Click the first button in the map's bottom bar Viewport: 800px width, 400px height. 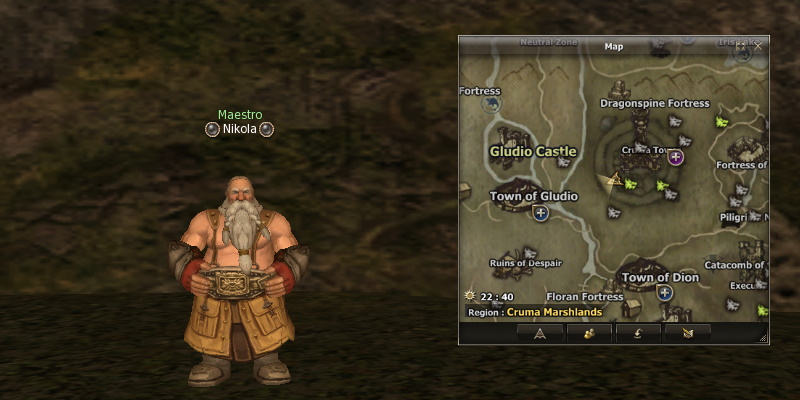point(539,333)
